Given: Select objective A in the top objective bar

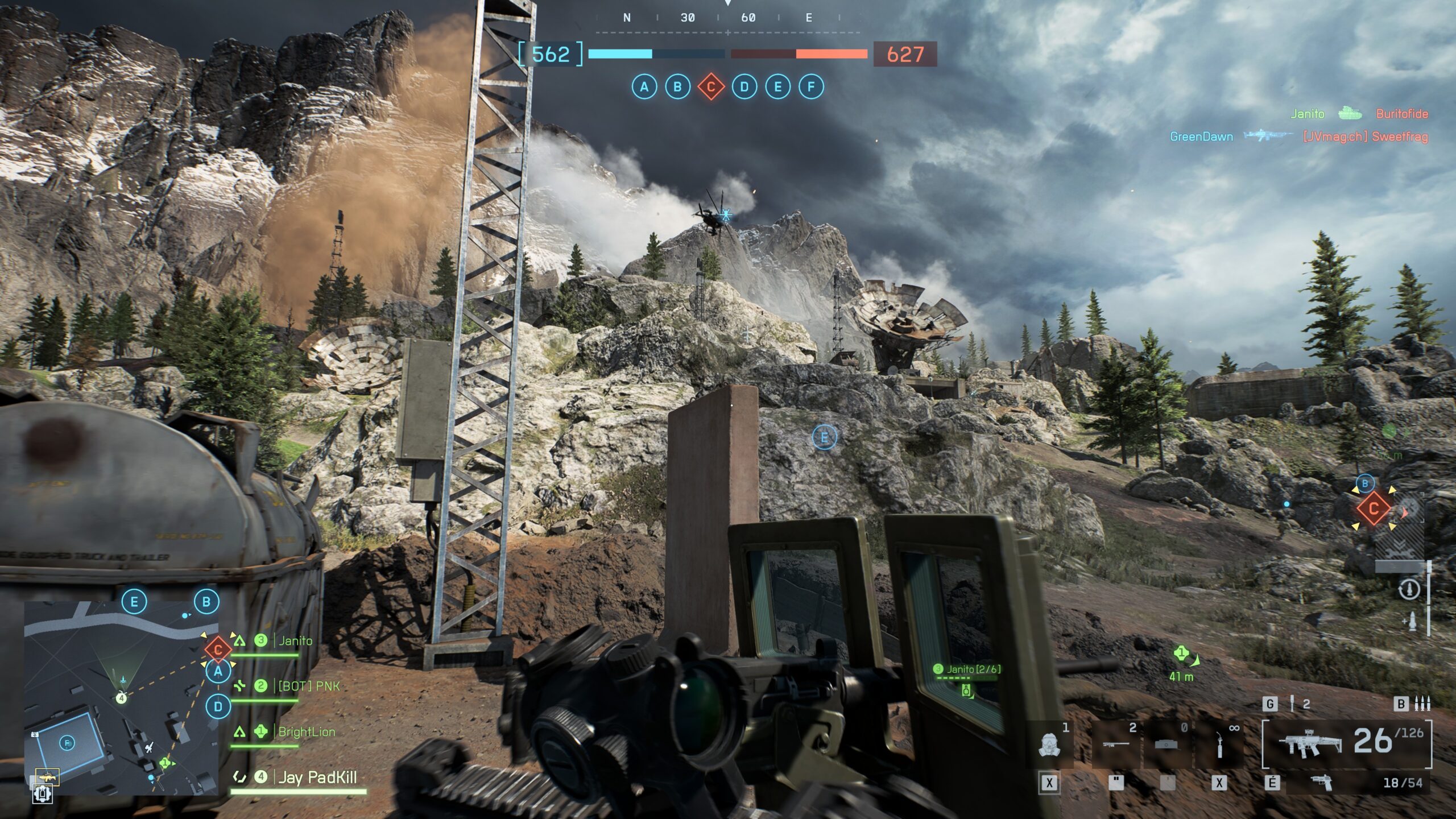Looking at the screenshot, I should [644, 87].
